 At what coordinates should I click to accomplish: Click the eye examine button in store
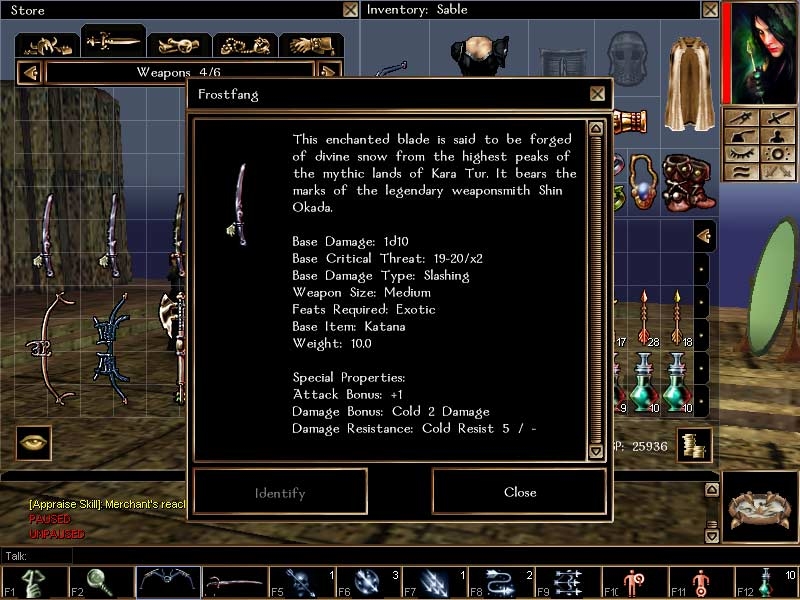coord(33,443)
